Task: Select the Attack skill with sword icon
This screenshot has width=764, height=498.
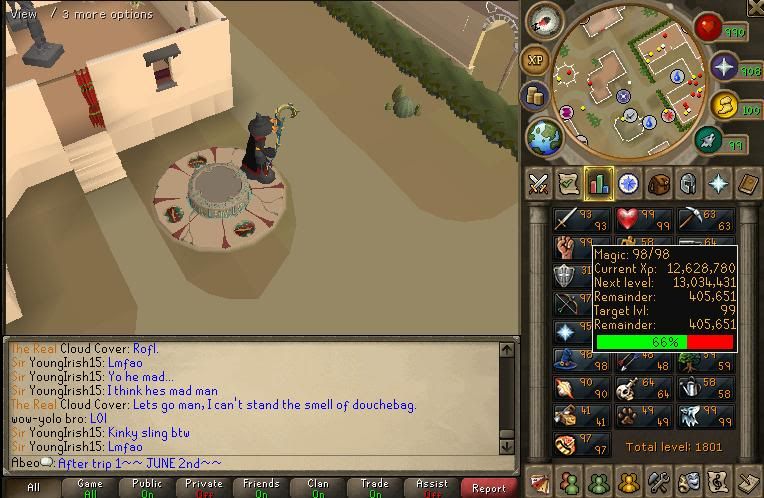Action: (x=579, y=220)
